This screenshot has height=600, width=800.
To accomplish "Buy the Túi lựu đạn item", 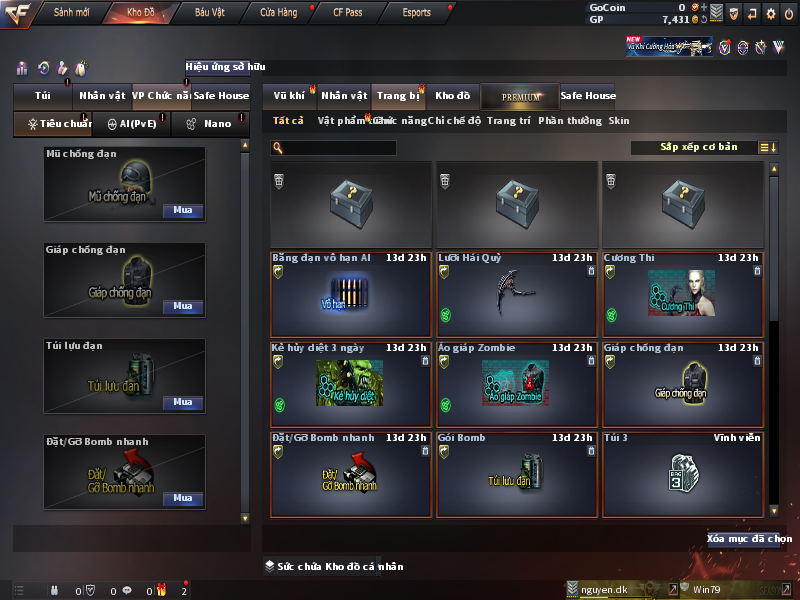I will (x=183, y=402).
